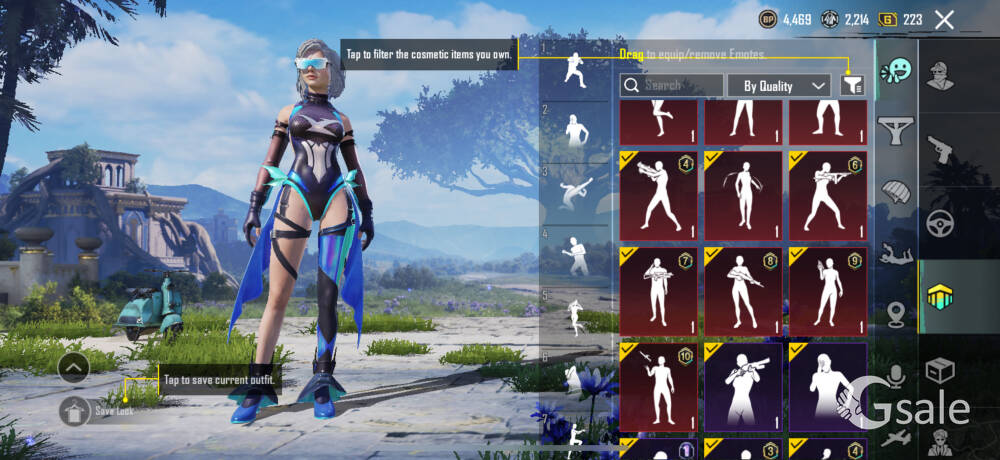Select the crate box category tab
The height and width of the screenshot is (460, 1000).
point(940,371)
